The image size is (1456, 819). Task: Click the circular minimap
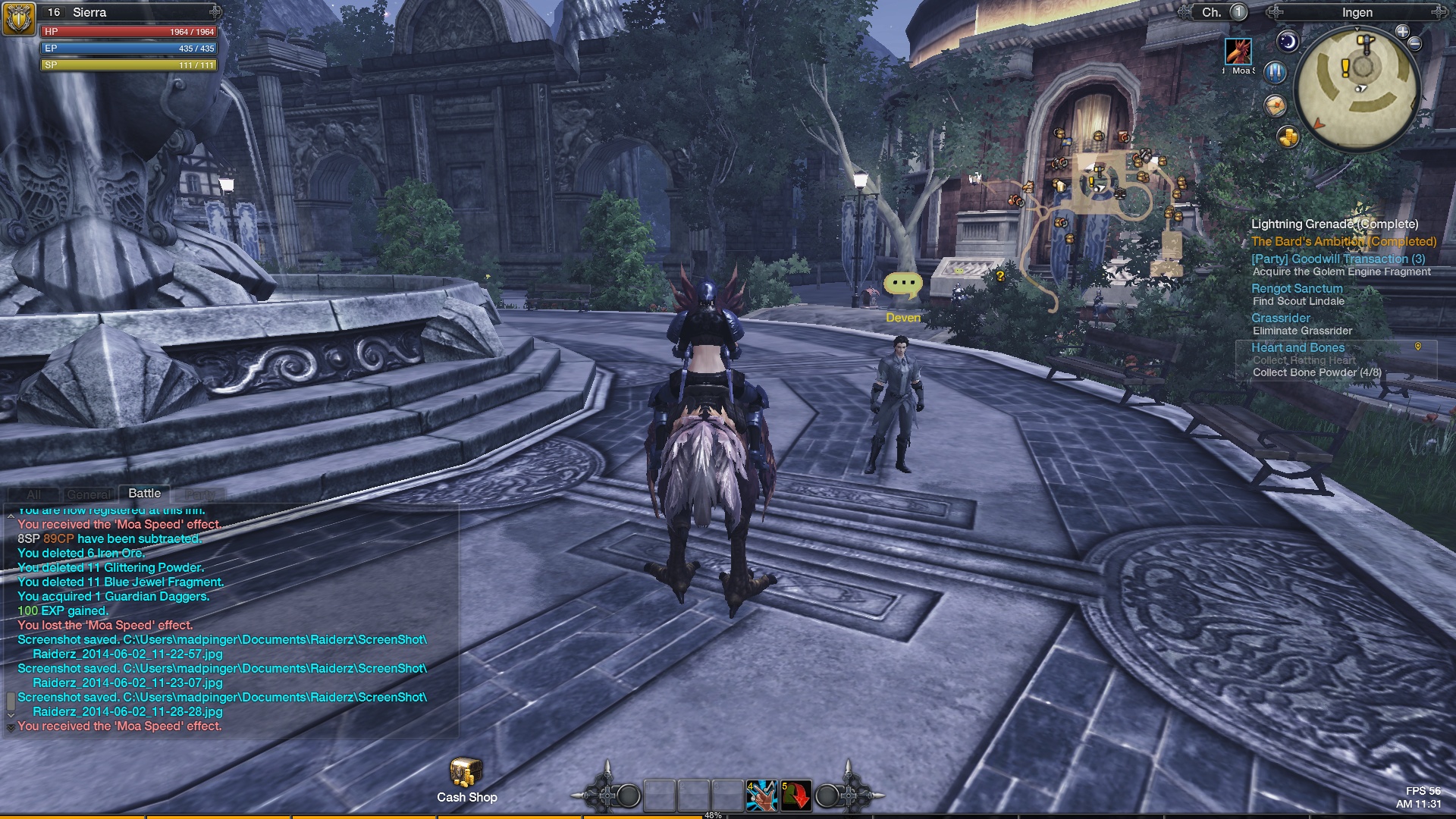pos(1356,87)
